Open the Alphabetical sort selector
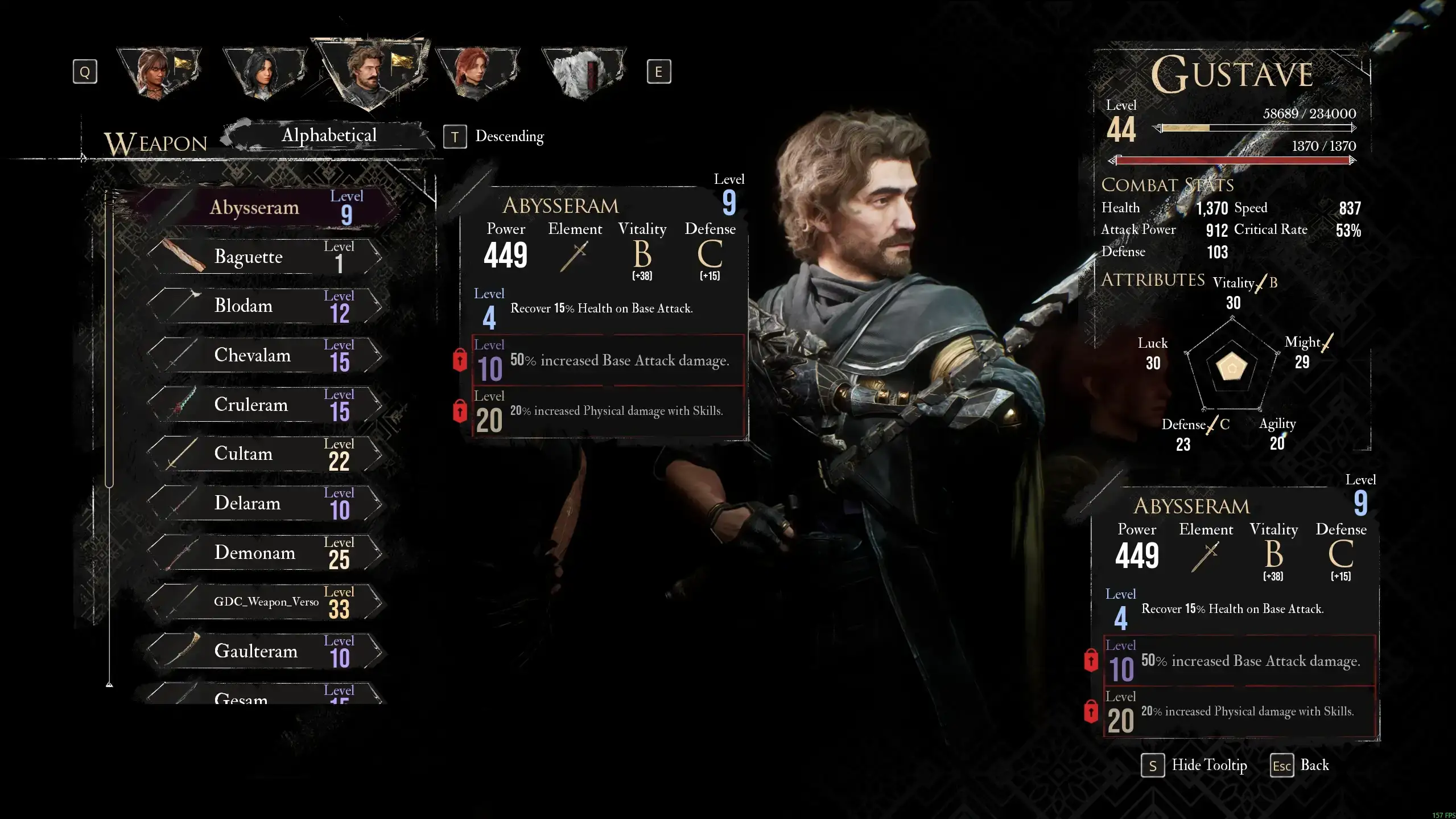The height and width of the screenshot is (819, 1456). pyautogui.click(x=329, y=135)
